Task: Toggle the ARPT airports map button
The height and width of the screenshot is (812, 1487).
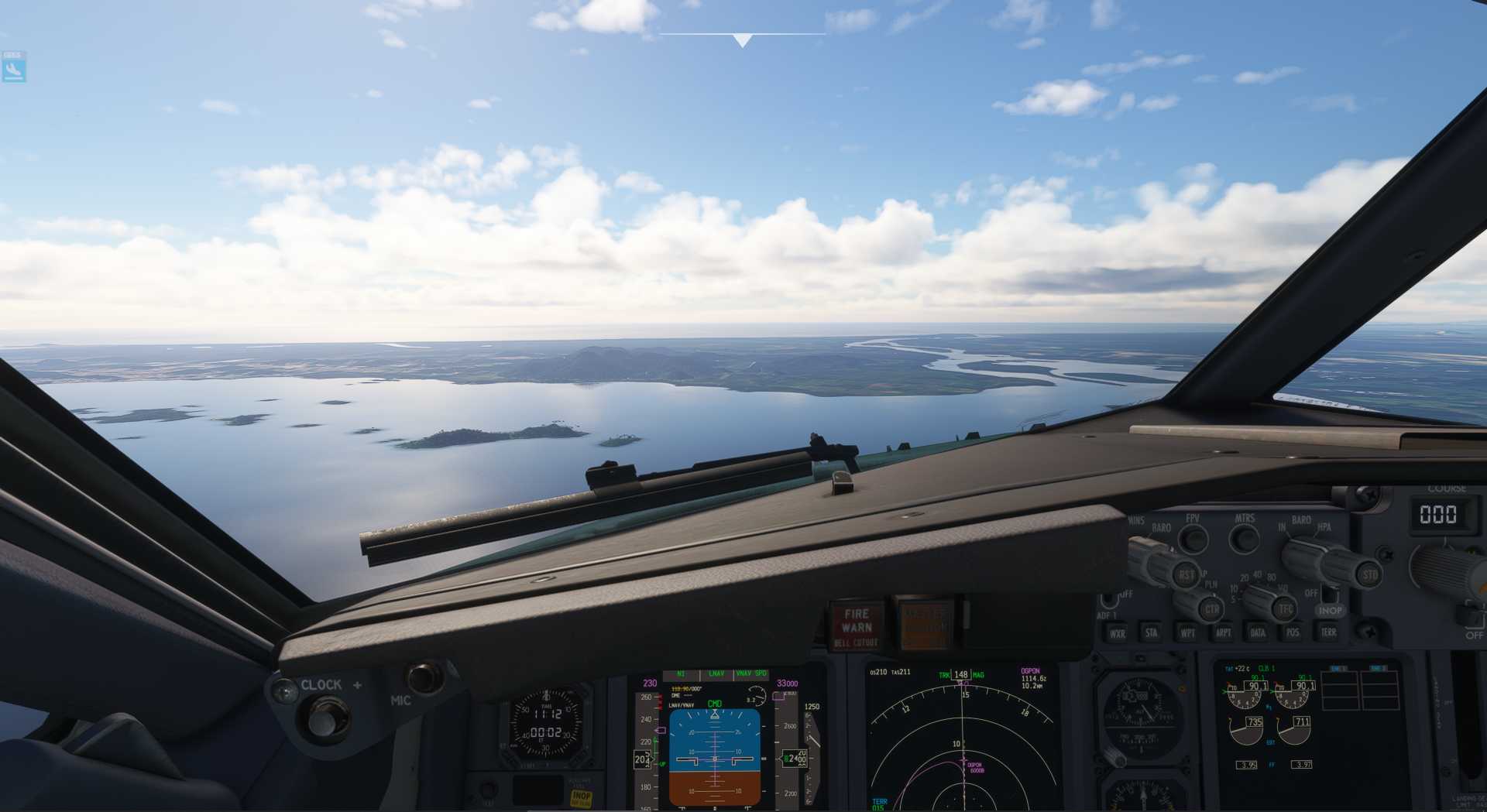Action: coord(1223,633)
